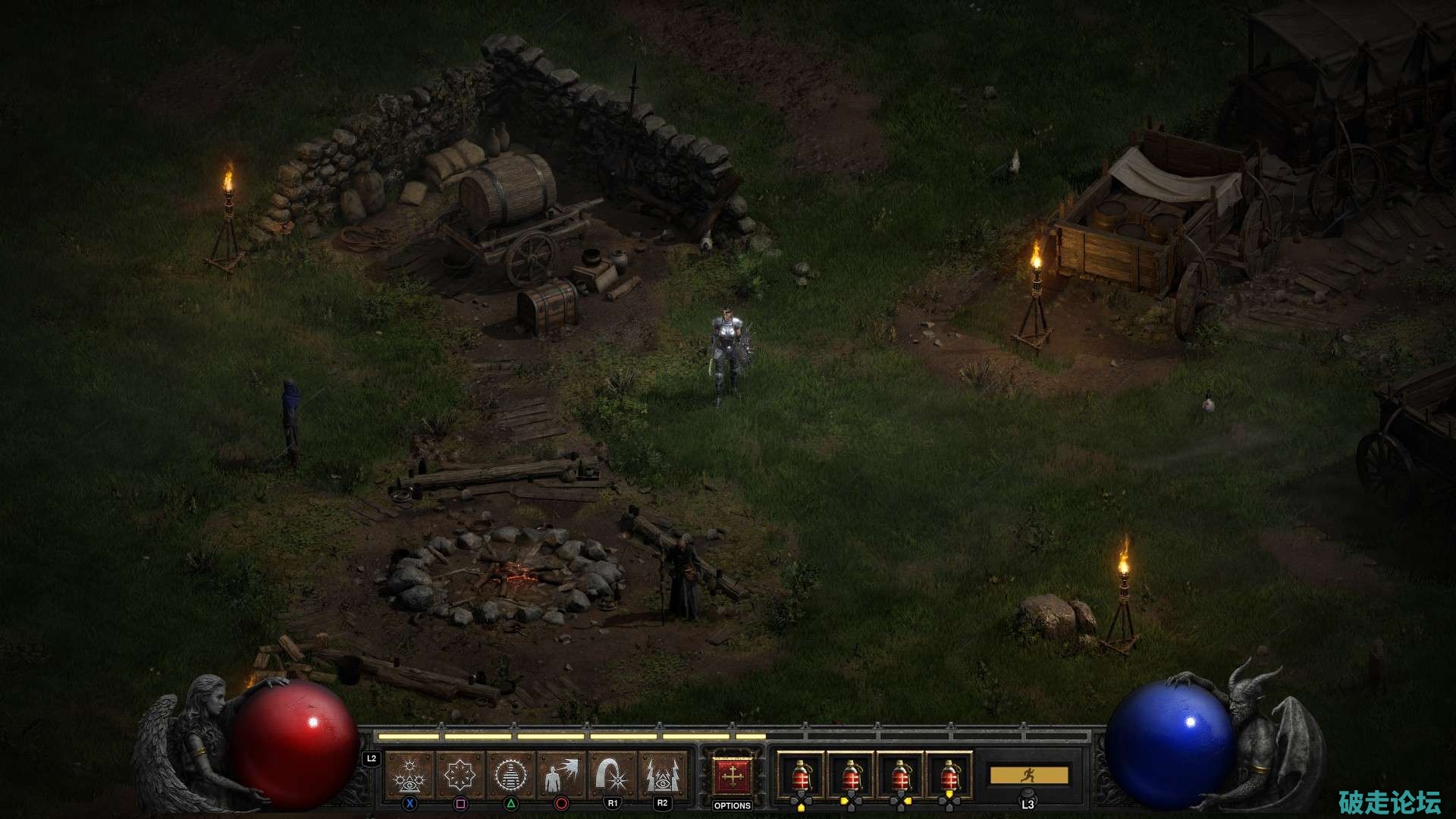Open the red cross banner menu panel
The height and width of the screenshot is (819, 1456).
click(x=732, y=775)
